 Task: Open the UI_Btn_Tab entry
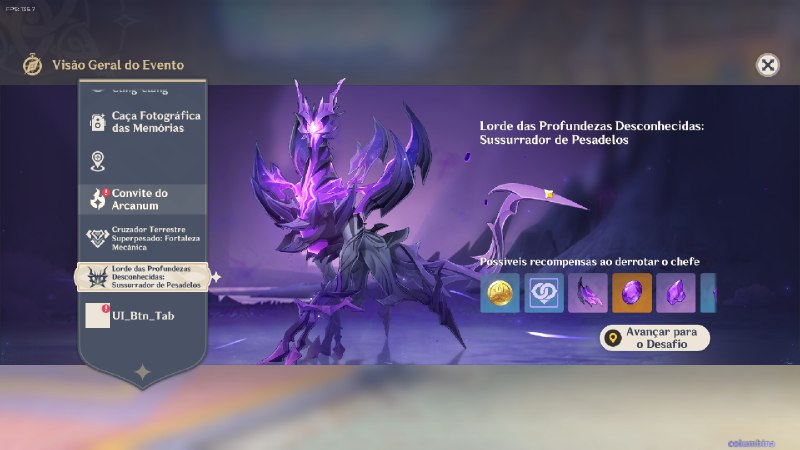point(140,316)
